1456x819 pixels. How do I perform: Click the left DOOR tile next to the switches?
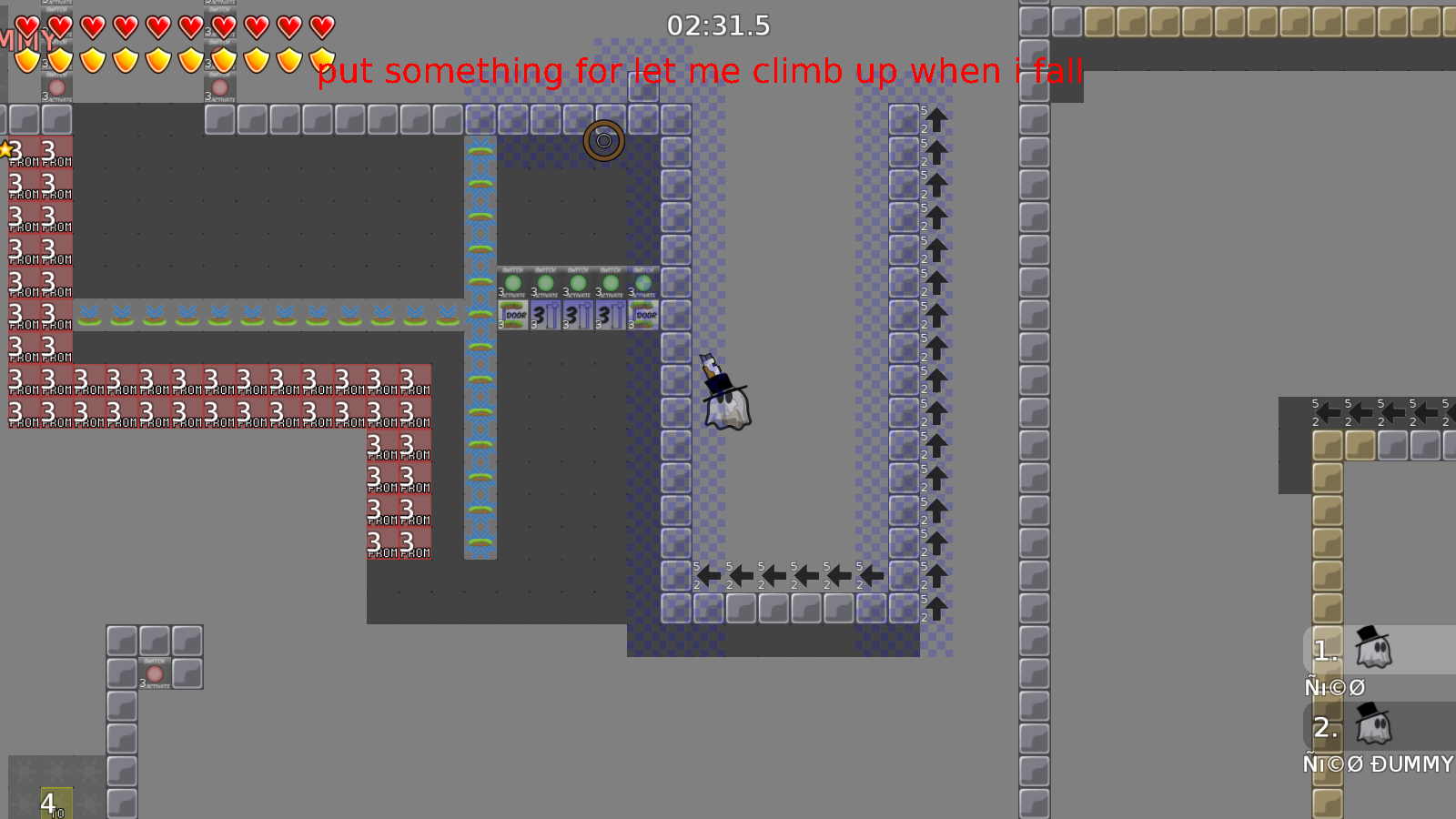(x=514, y=317)
